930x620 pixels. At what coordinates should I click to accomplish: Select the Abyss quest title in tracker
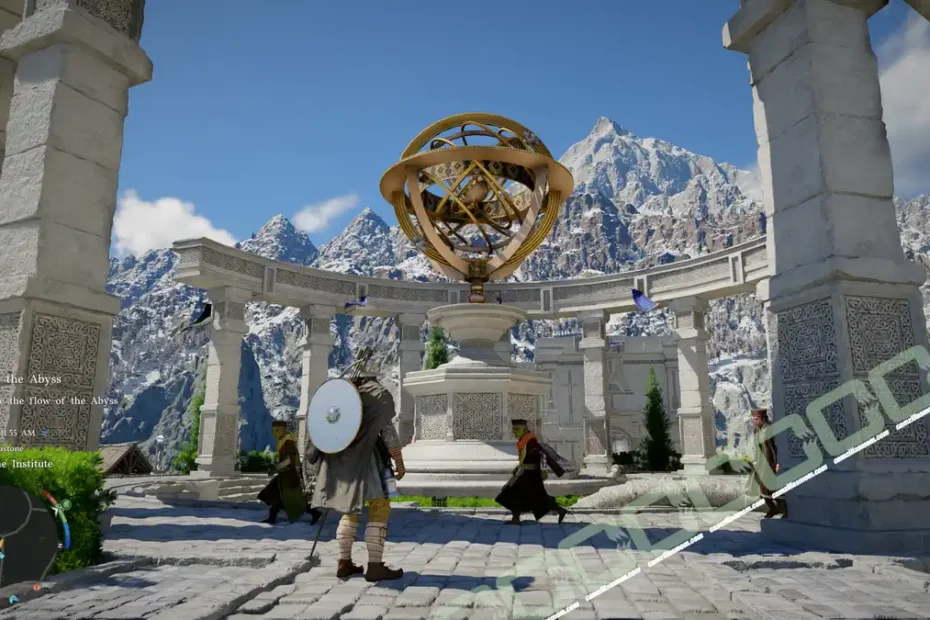tap(33, 379)
